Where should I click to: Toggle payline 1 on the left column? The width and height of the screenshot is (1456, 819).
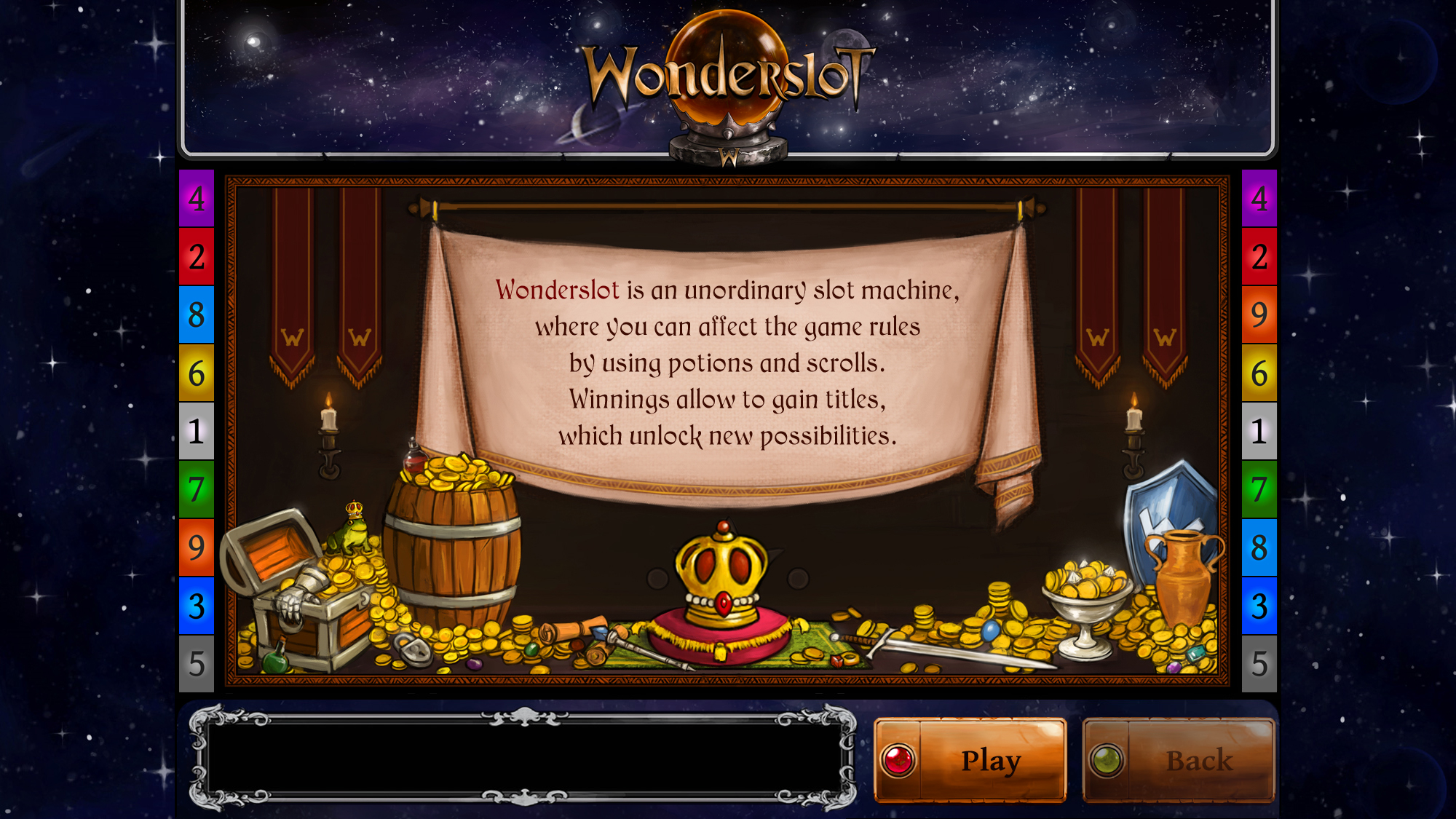pos(195,430)
